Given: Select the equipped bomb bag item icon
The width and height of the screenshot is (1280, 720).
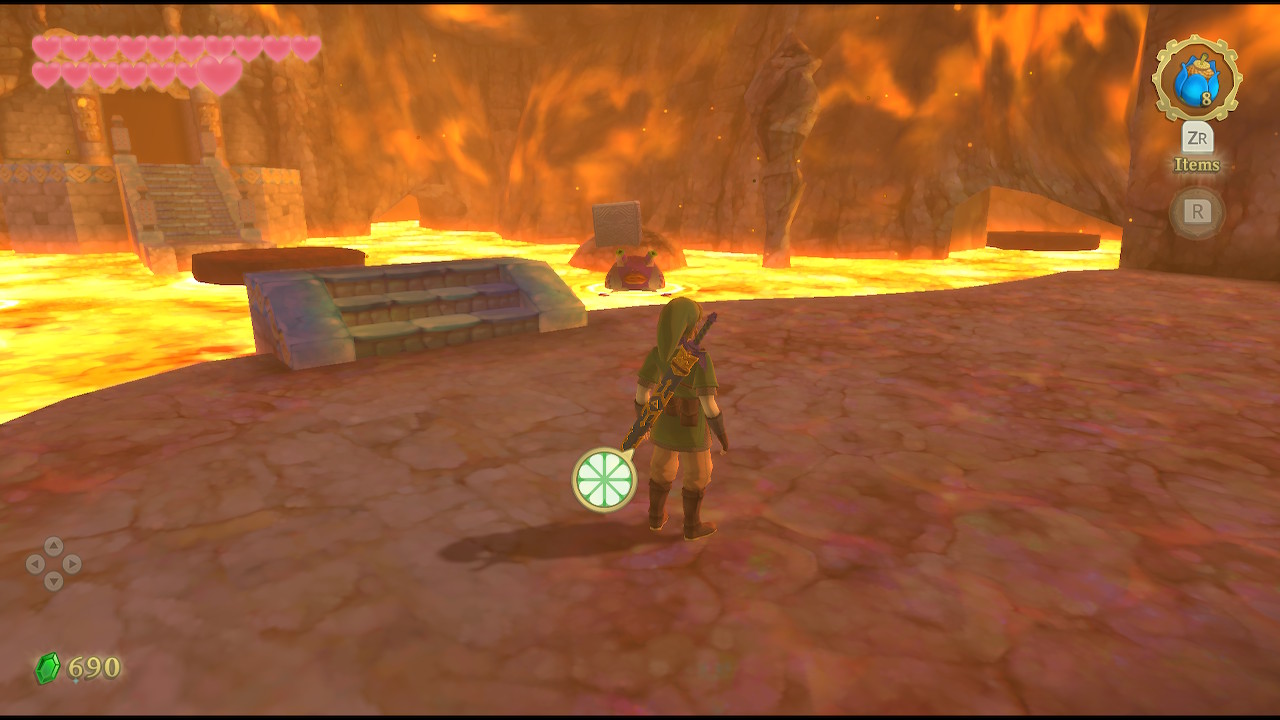Looking at the screenshot, I should 1196,79.
